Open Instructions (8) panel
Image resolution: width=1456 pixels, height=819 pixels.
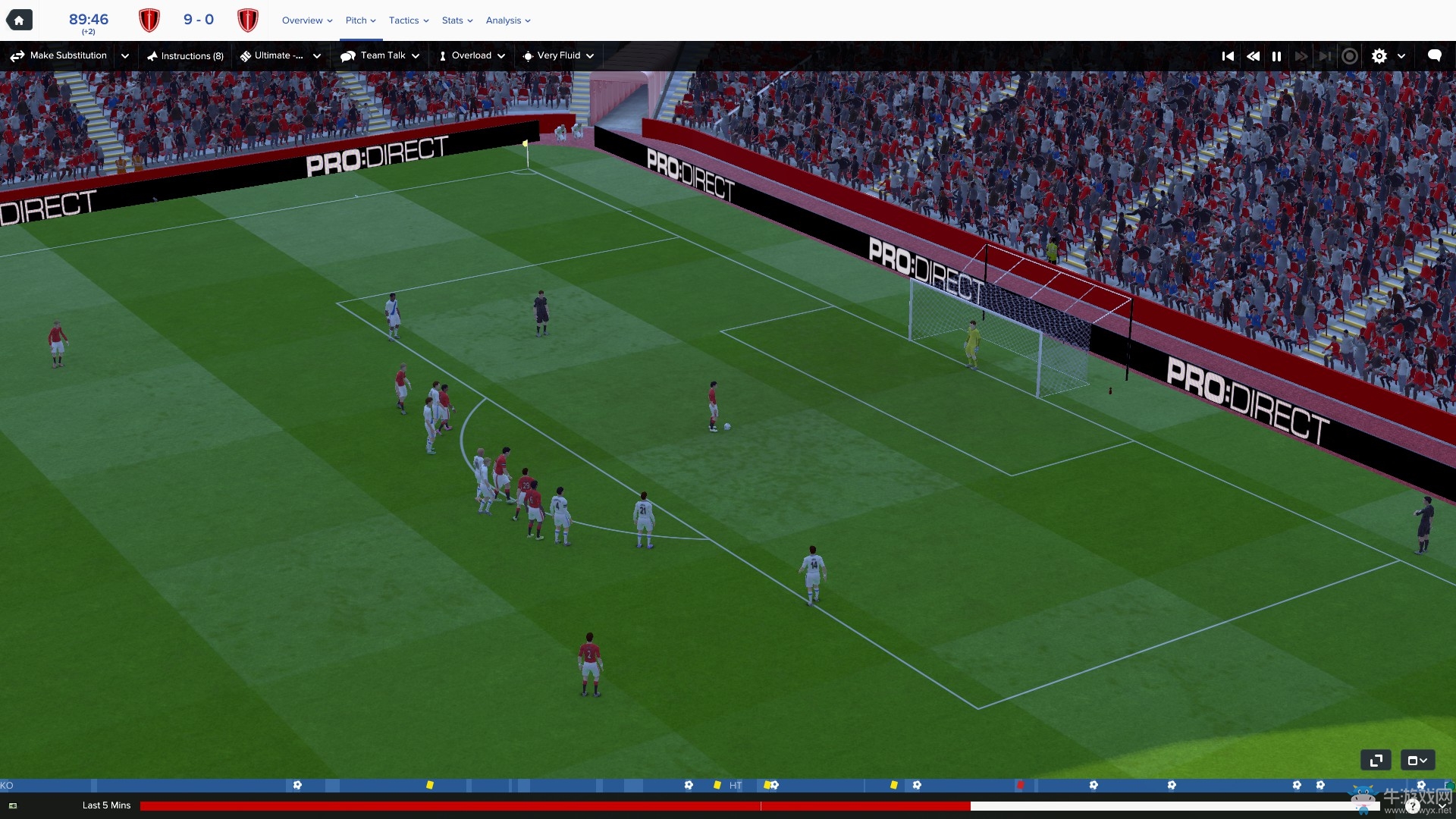click(186, 56)
